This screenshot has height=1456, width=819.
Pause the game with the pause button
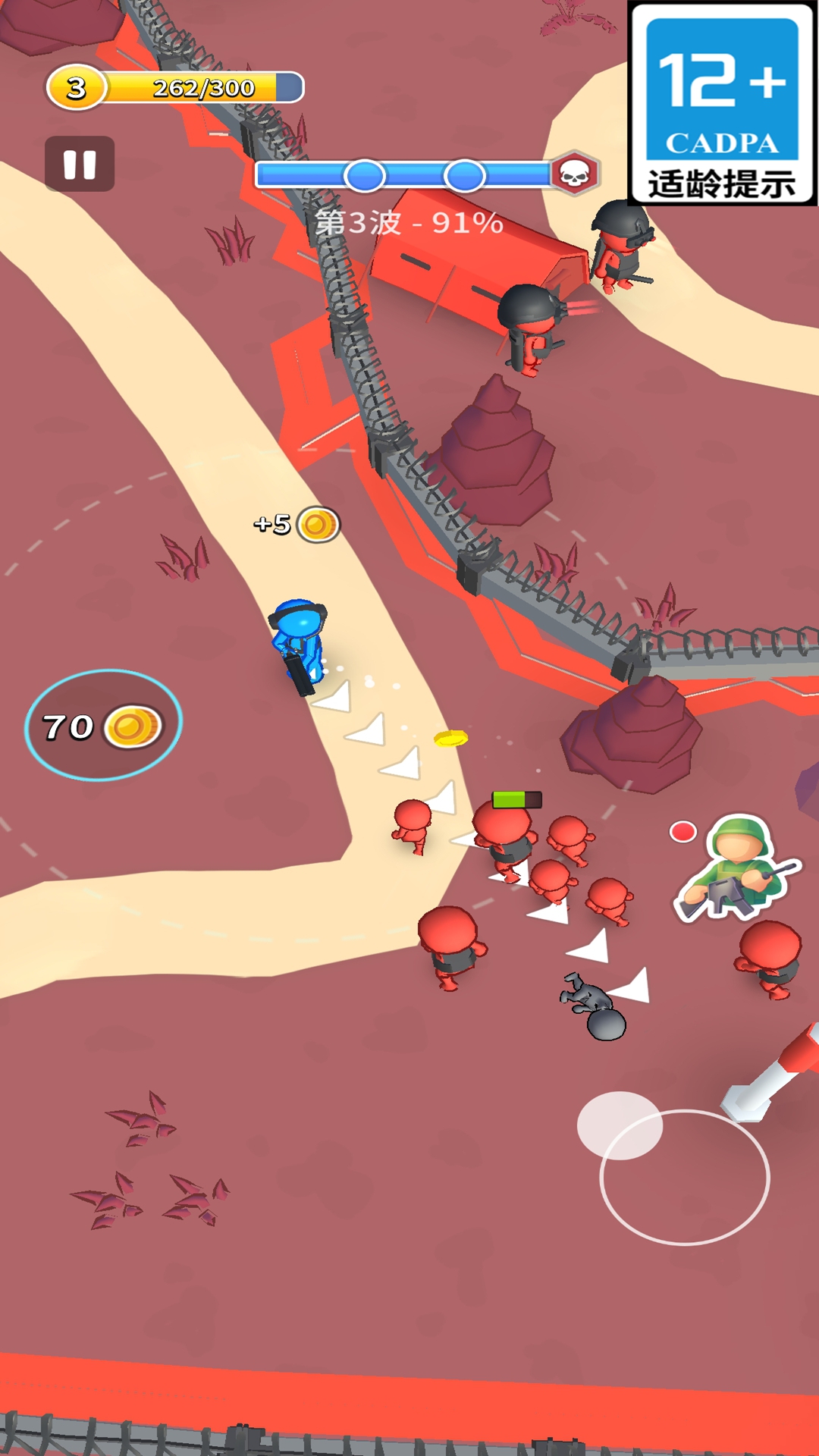(80, 164)
